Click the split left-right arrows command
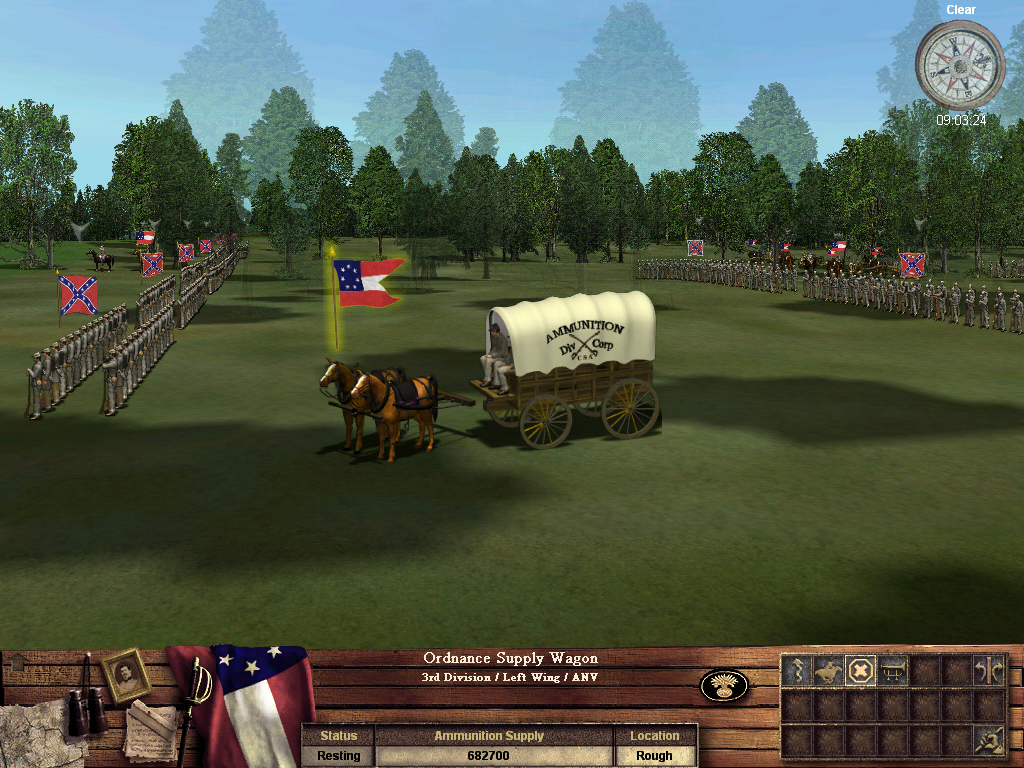This screenshot has height=768, width=1024. pyautogui.click(x=989, y=670)
